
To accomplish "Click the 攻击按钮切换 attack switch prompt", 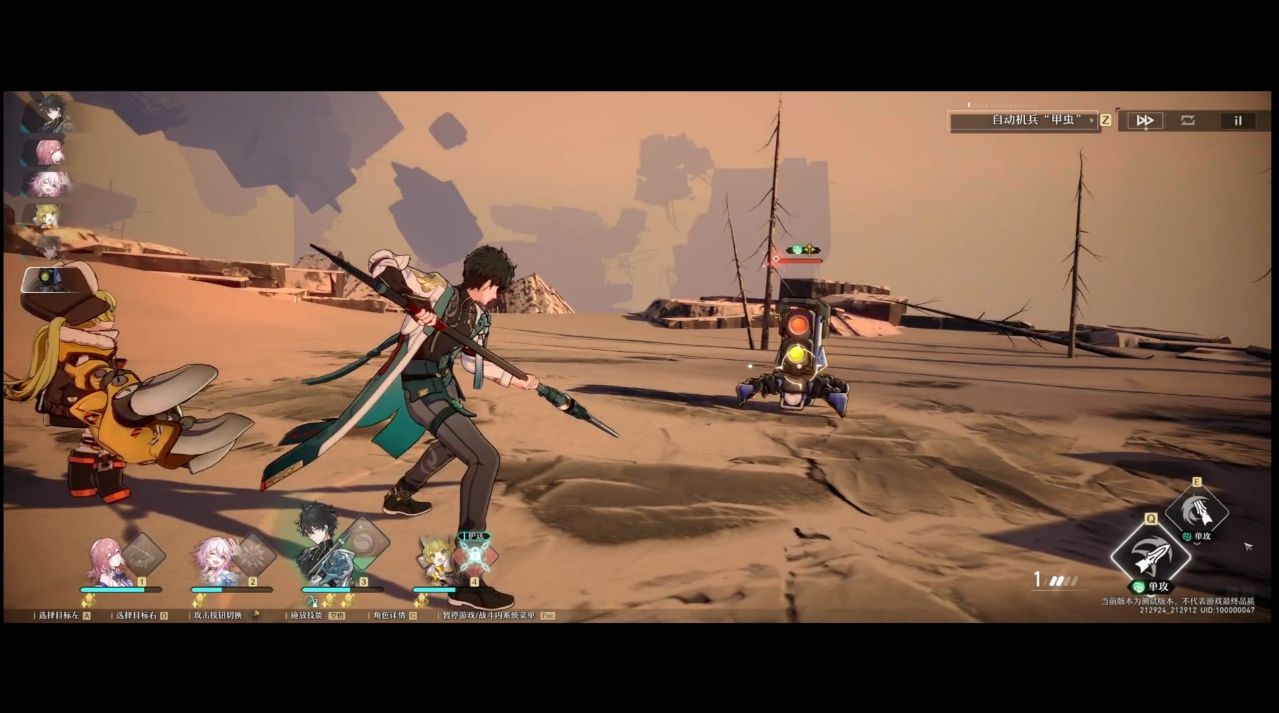I will (x=217, y=615).
